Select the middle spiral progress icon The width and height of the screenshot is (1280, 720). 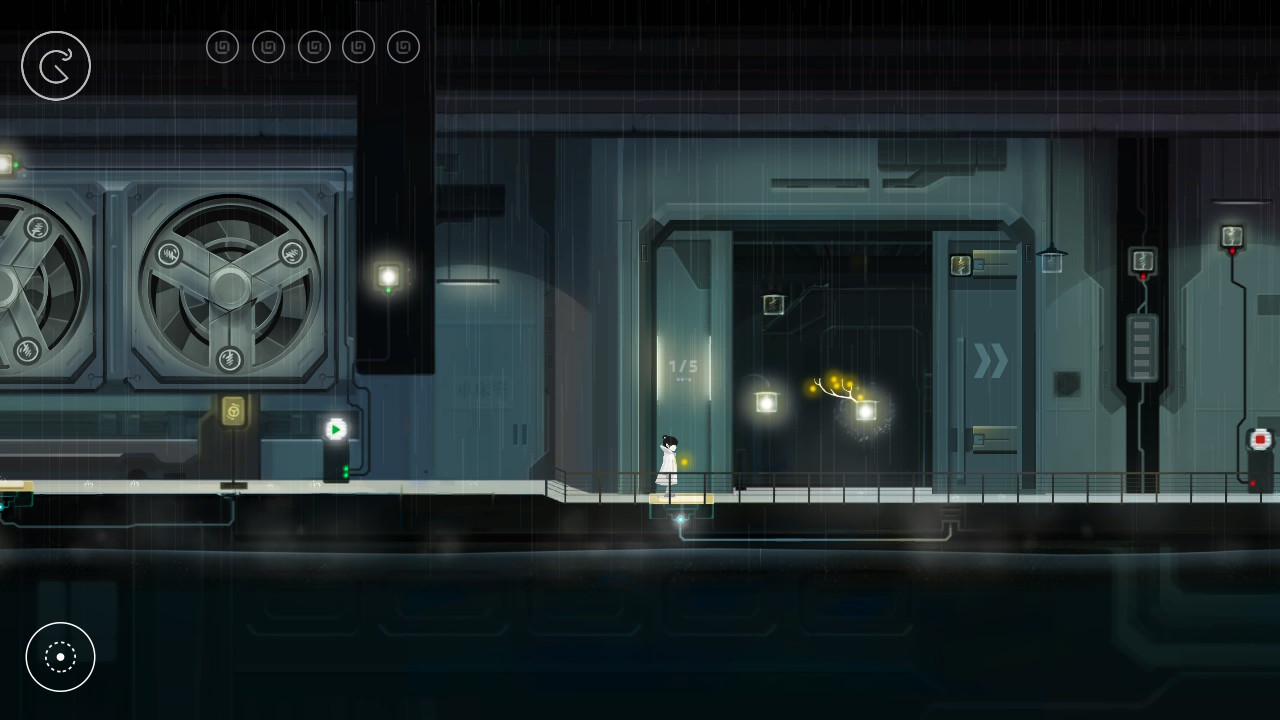(x=314, y=46)
